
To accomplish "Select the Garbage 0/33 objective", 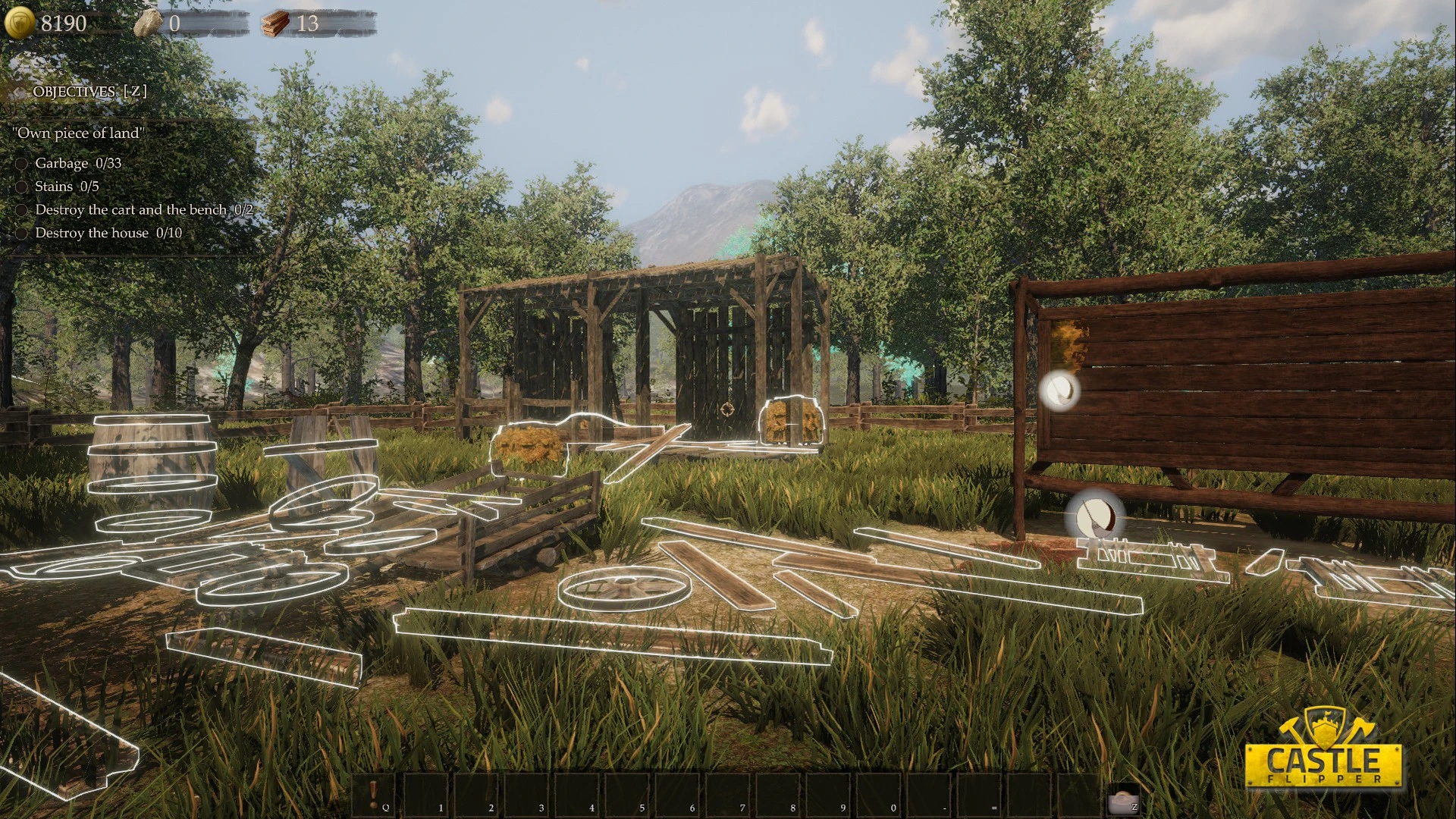I will tap(77, 163).
